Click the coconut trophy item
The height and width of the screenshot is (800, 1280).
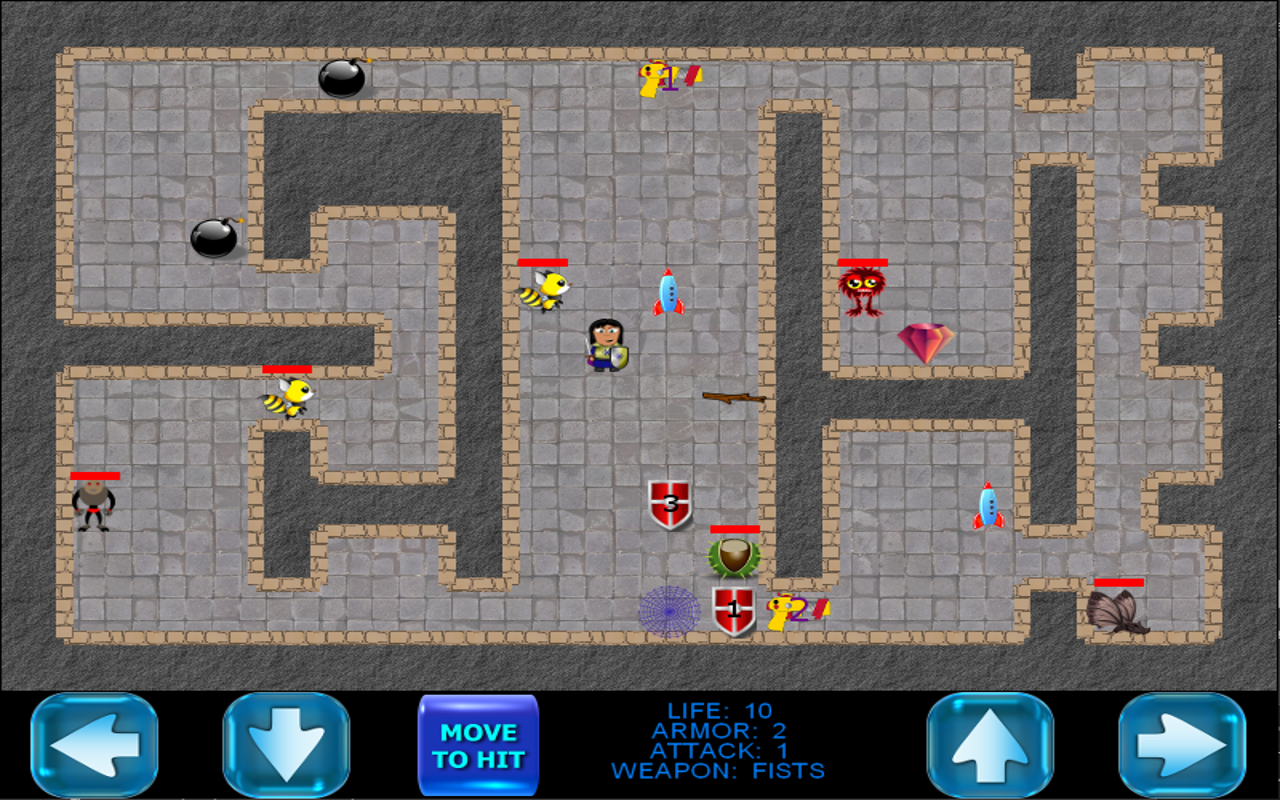pyautogui.click(x=734, y=557)
